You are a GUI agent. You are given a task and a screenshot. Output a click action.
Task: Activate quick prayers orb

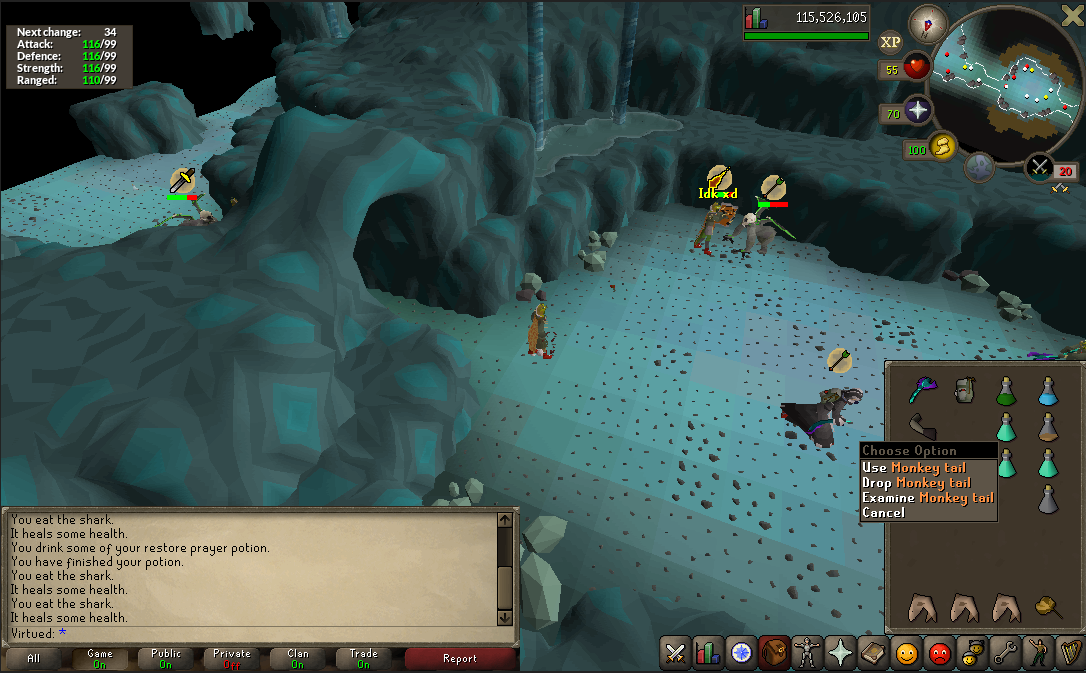point(917,109)
